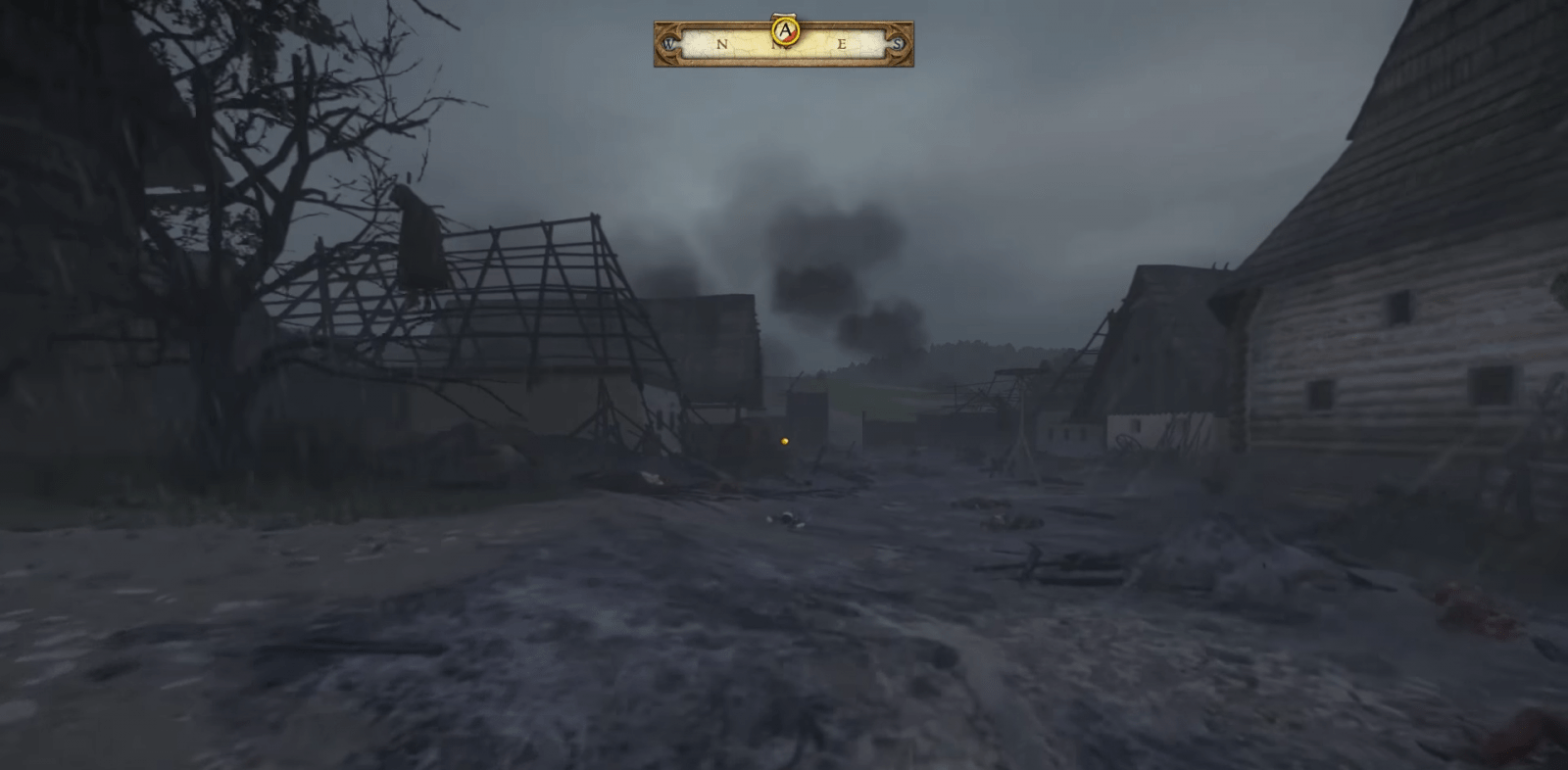Click the A quest marker on the compass
Viewport: 1568px width, 770px height.
pyautogui.click(x=784, y=29)
